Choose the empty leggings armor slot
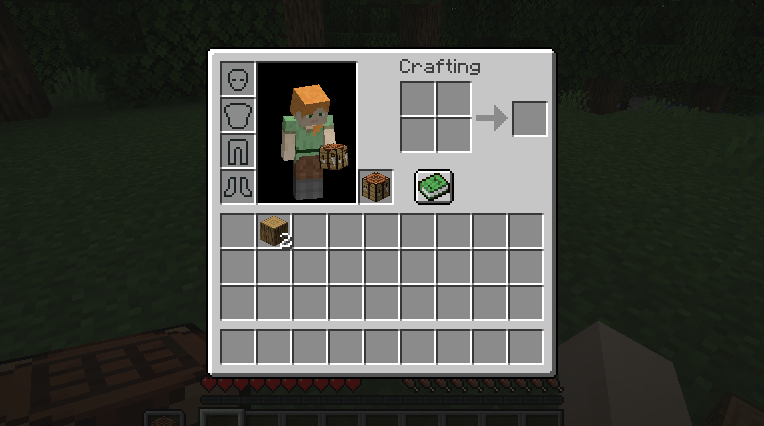764x426 pixels. coord(238,151)
